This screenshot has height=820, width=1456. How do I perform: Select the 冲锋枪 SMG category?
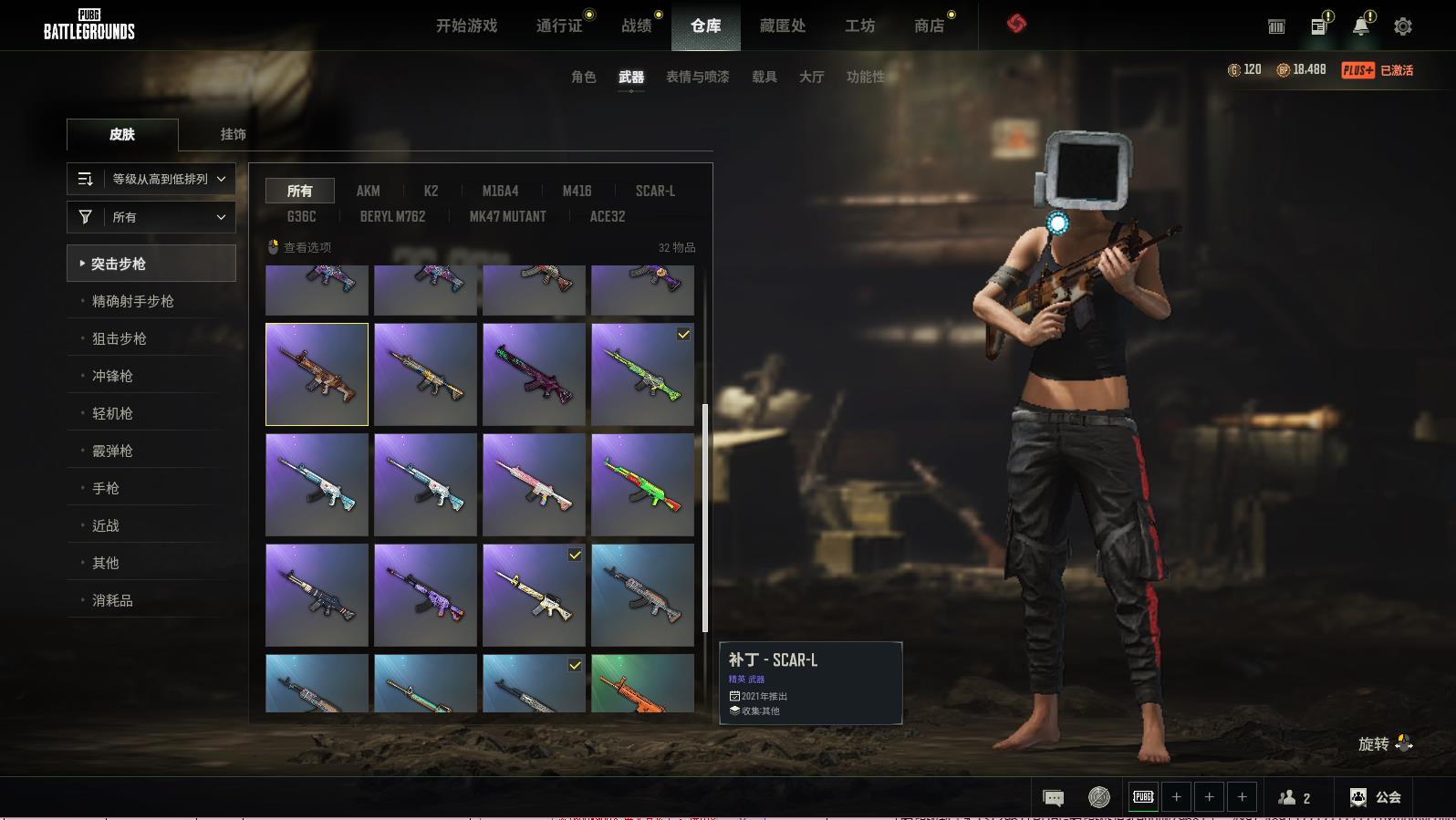click(x=112, y=376)
